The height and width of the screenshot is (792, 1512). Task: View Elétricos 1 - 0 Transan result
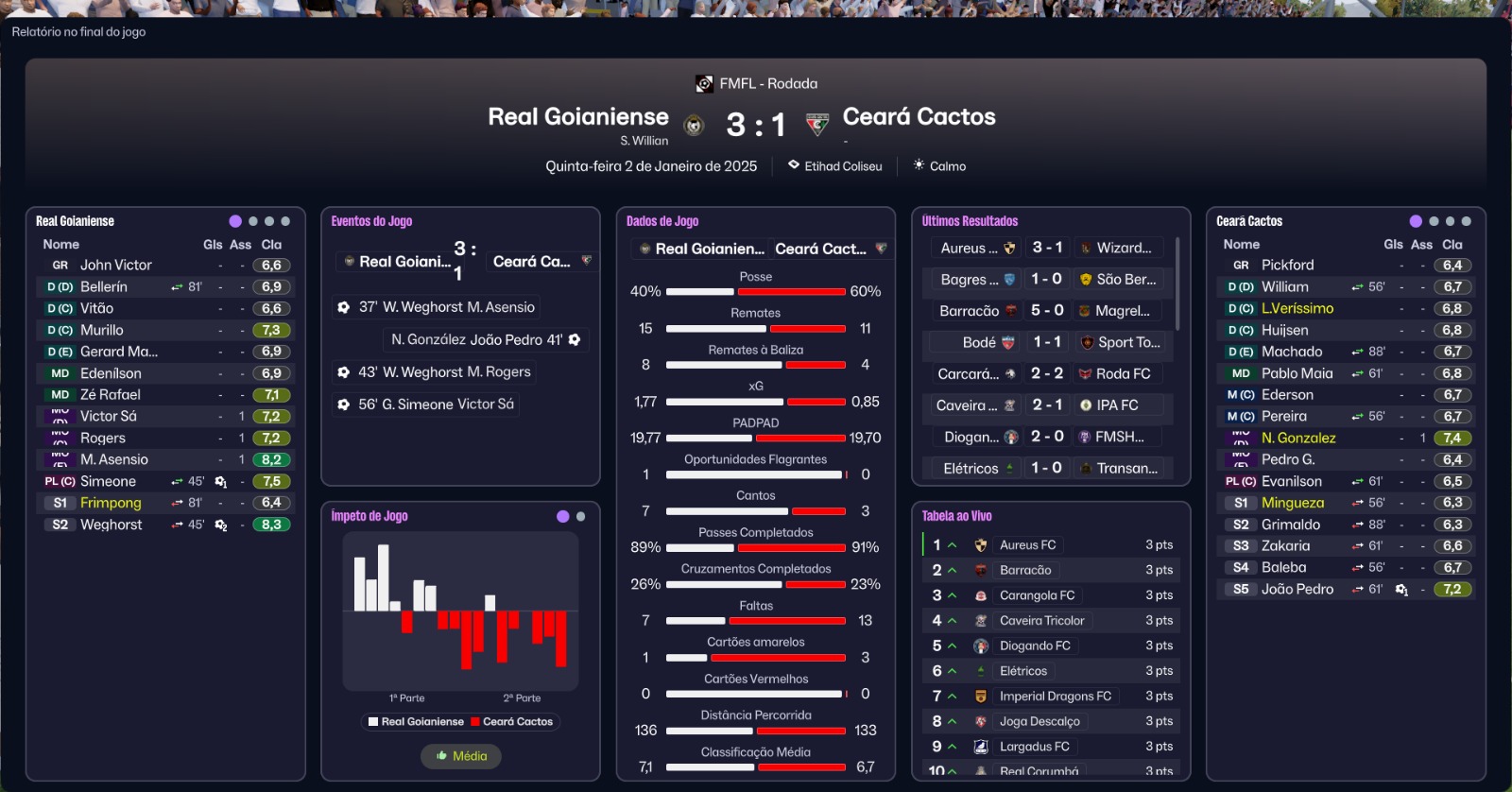(1044, 468)
